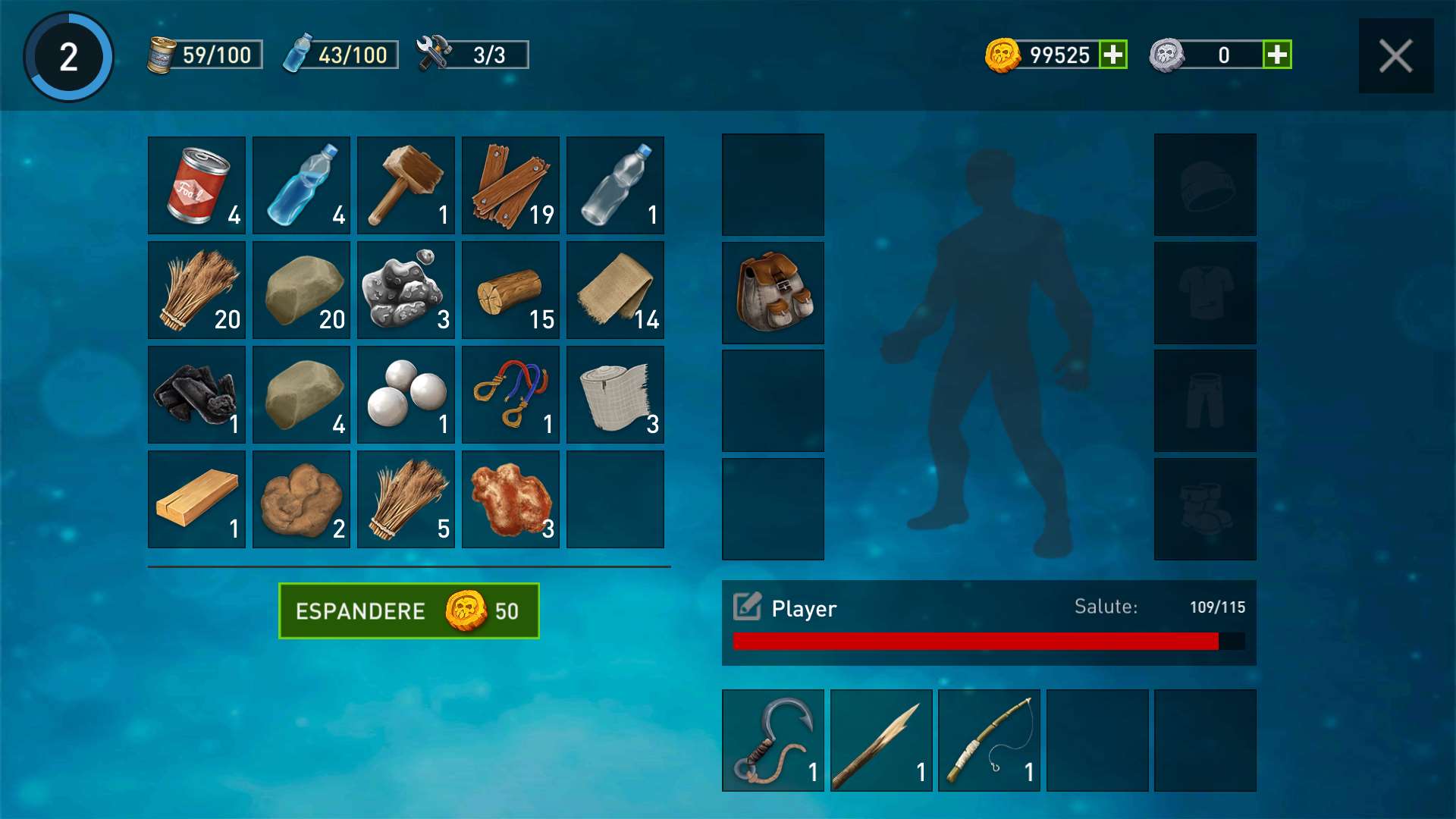The width and height of the screenshot is (1456, 819).
Task: Select the fishing rod hotbar slot
Action: (989, 740)
